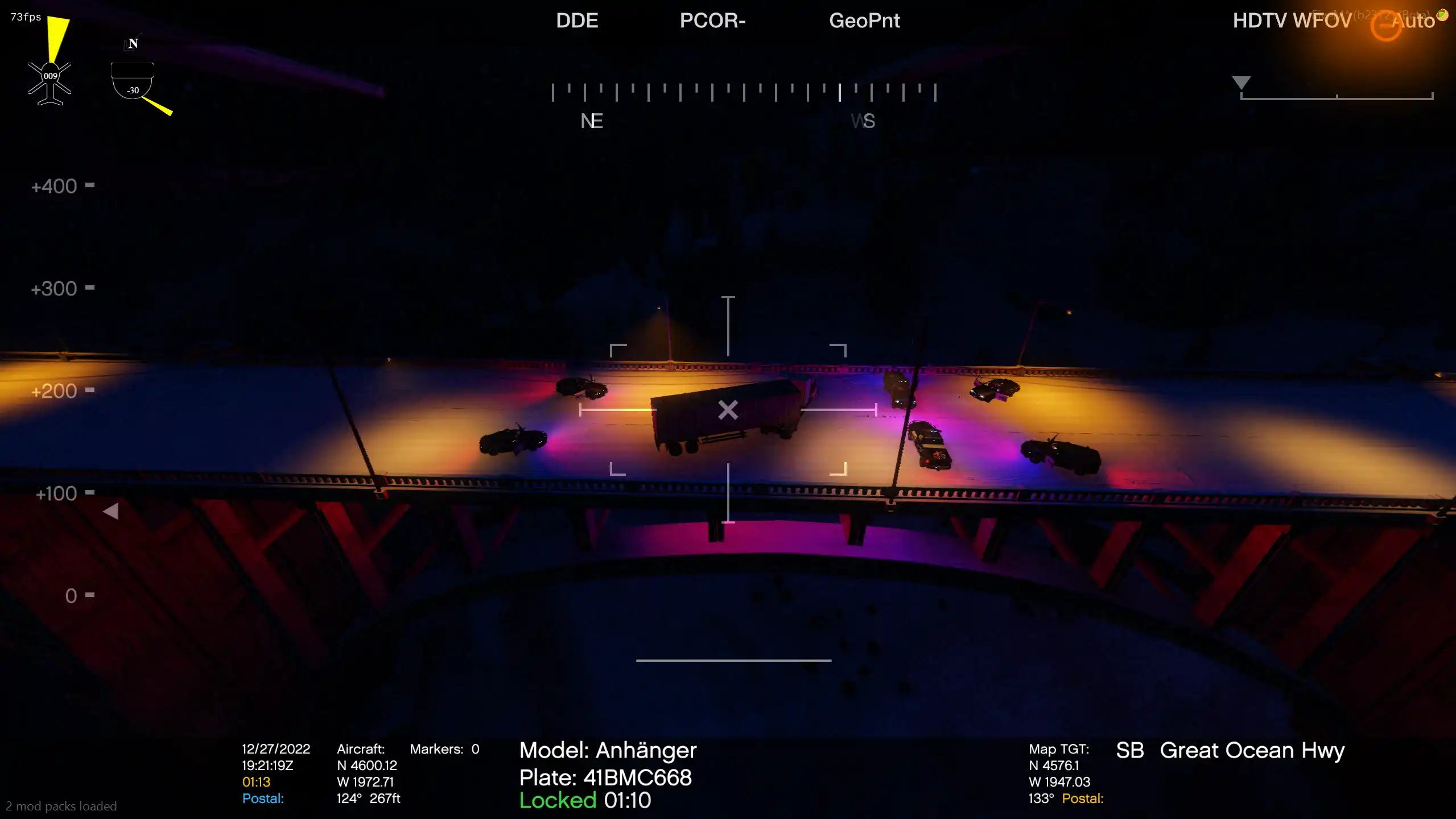Click the North compass indicator icon
1456x819 pixels.
pos(132,43)
